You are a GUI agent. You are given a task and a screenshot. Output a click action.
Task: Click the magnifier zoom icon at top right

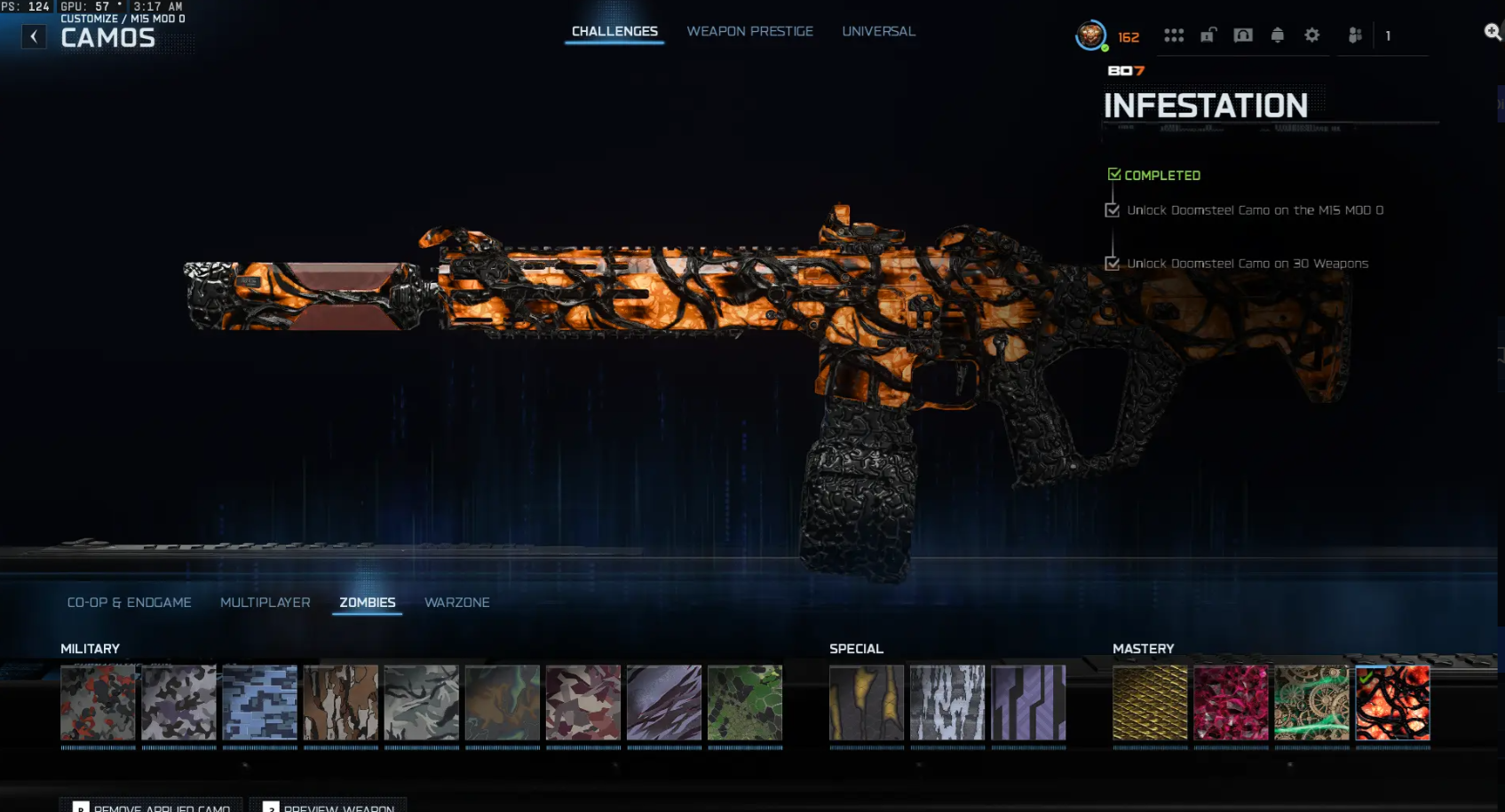pos(1493,29)
